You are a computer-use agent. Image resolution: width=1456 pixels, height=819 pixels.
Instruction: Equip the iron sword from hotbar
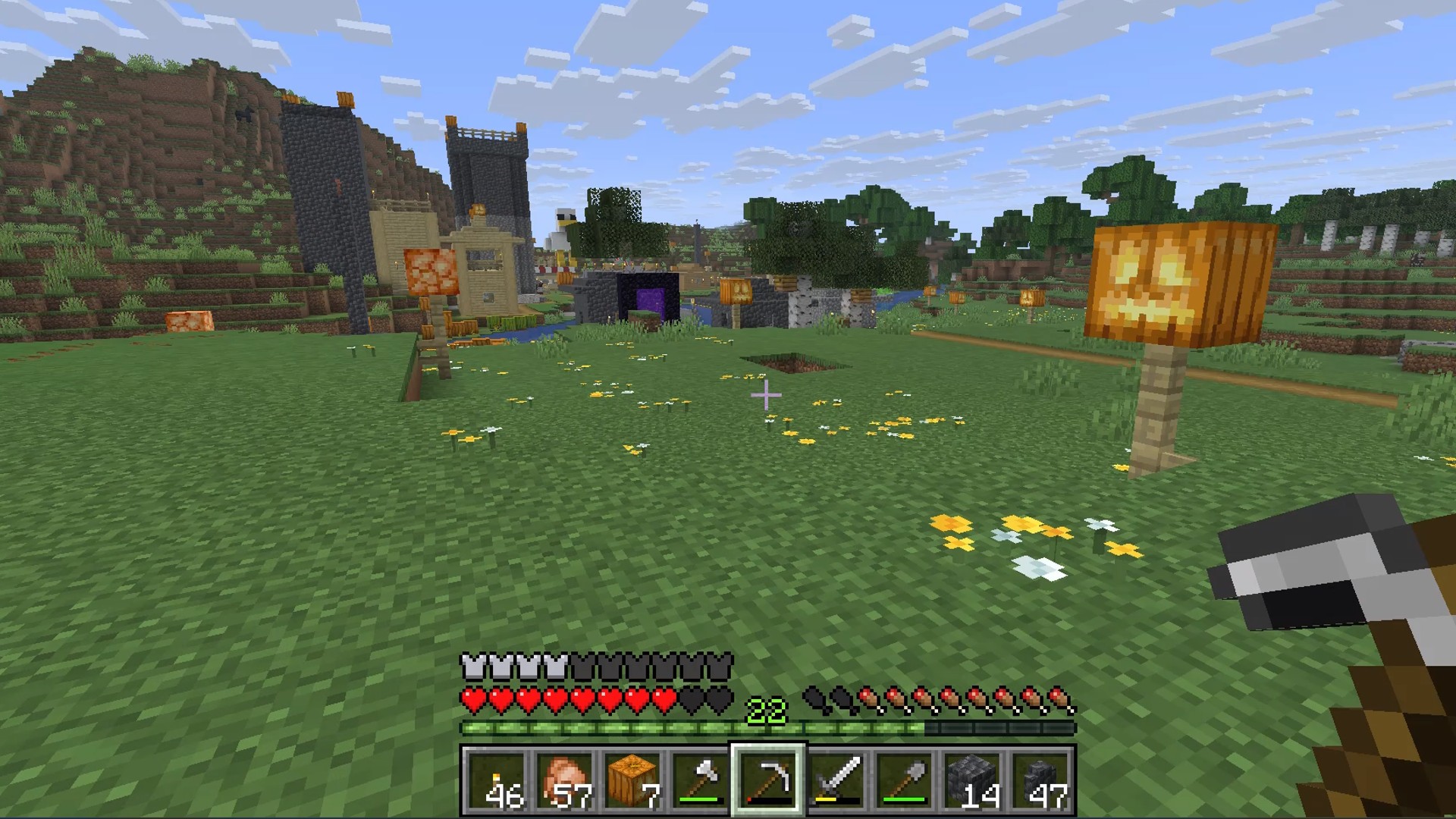click(836, 780)
